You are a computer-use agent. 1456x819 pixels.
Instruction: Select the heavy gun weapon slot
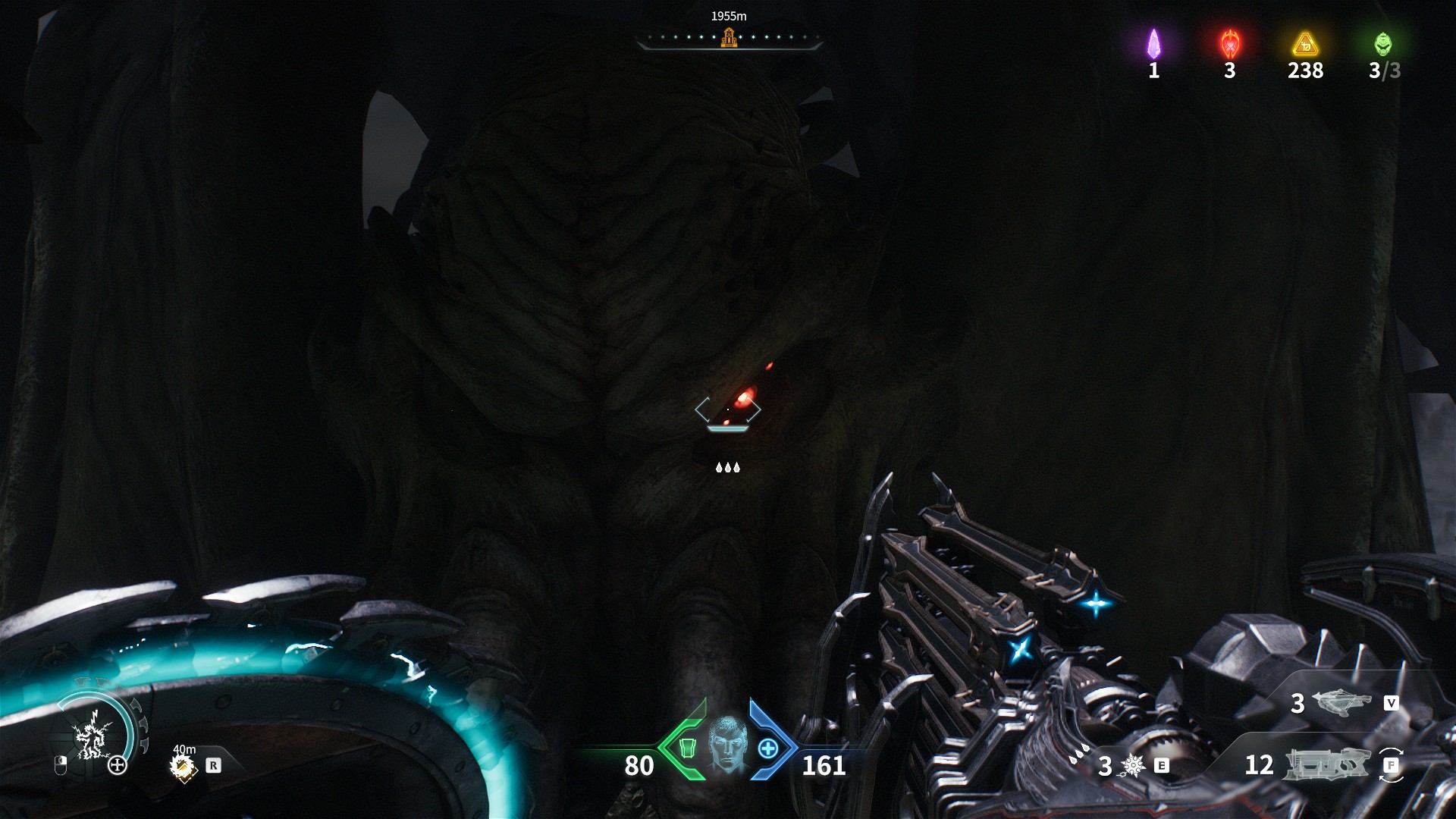click(x=1327, y=764)
